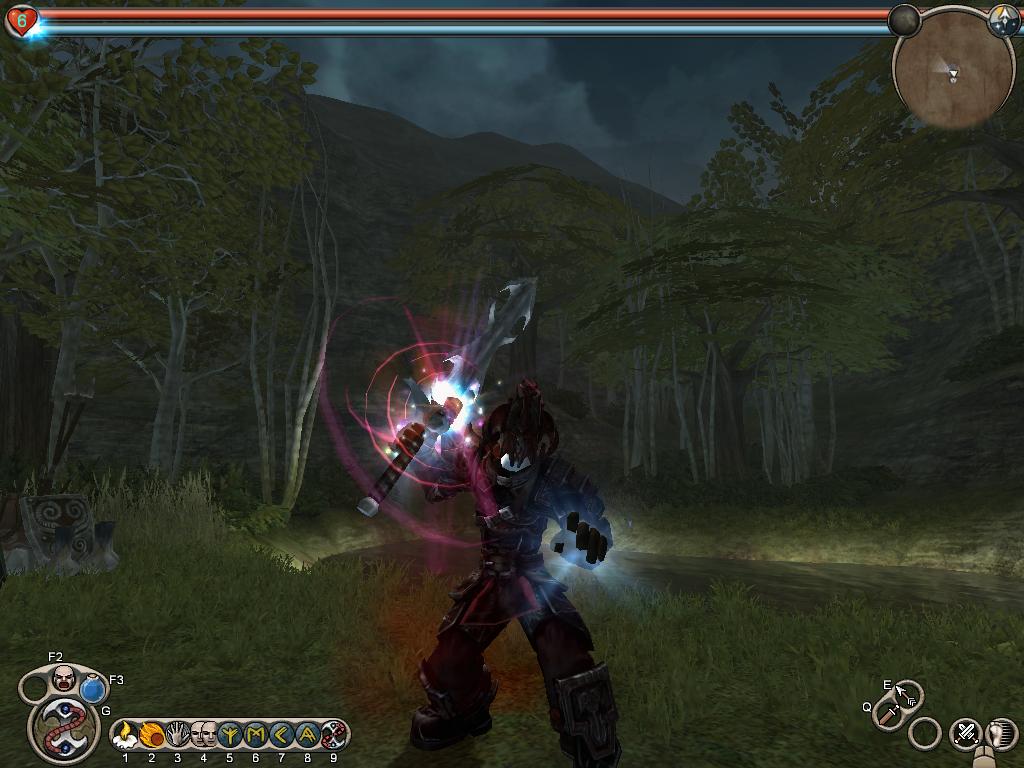Click the day-night clock dial
Image resolution: width=1024 pixels, height=768 pixels.
coord(1003,22)
